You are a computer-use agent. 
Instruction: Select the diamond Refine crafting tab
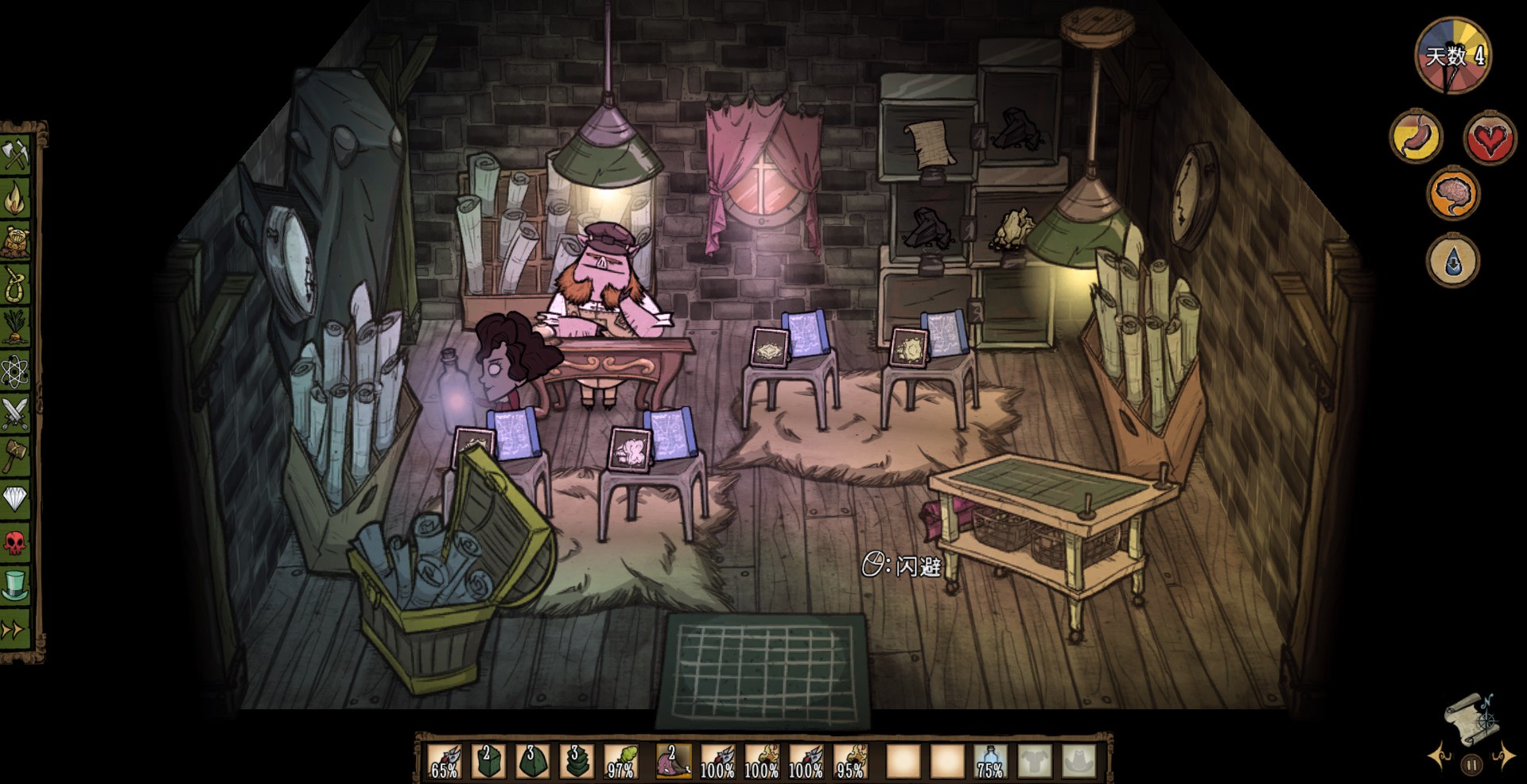tap(16, 499)
